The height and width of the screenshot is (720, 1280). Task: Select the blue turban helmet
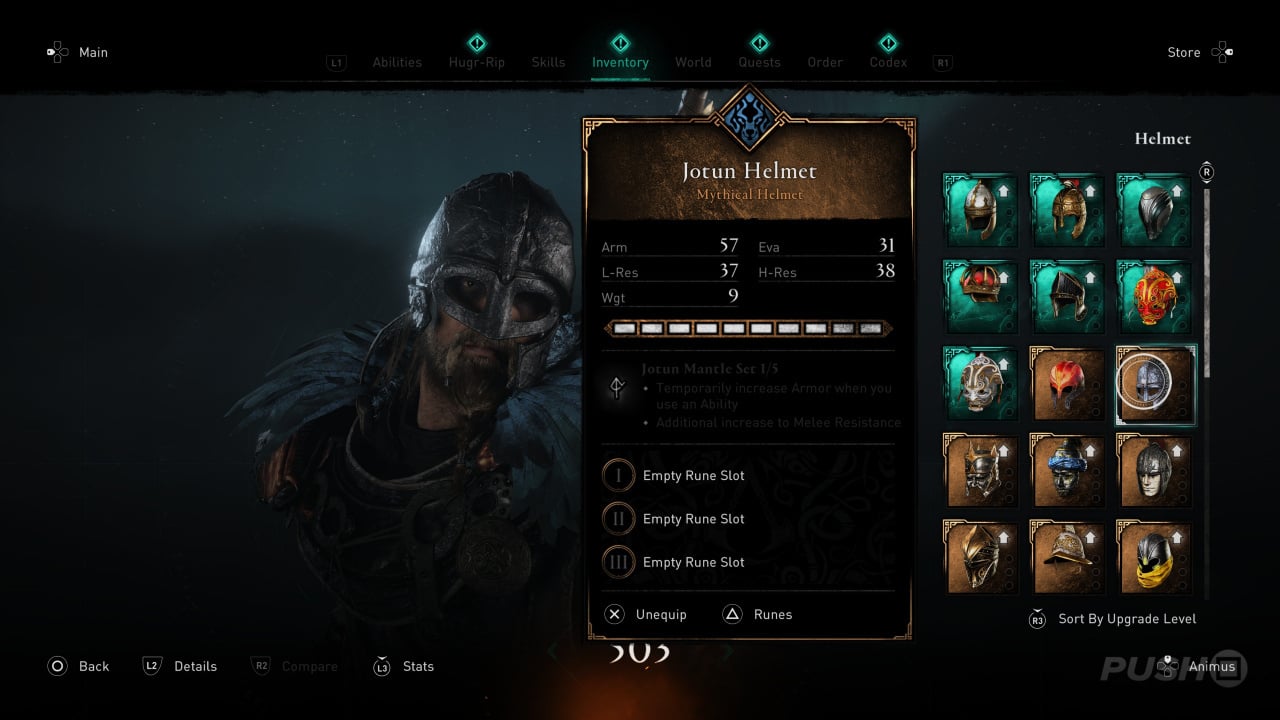click(x=1068, y=472)
